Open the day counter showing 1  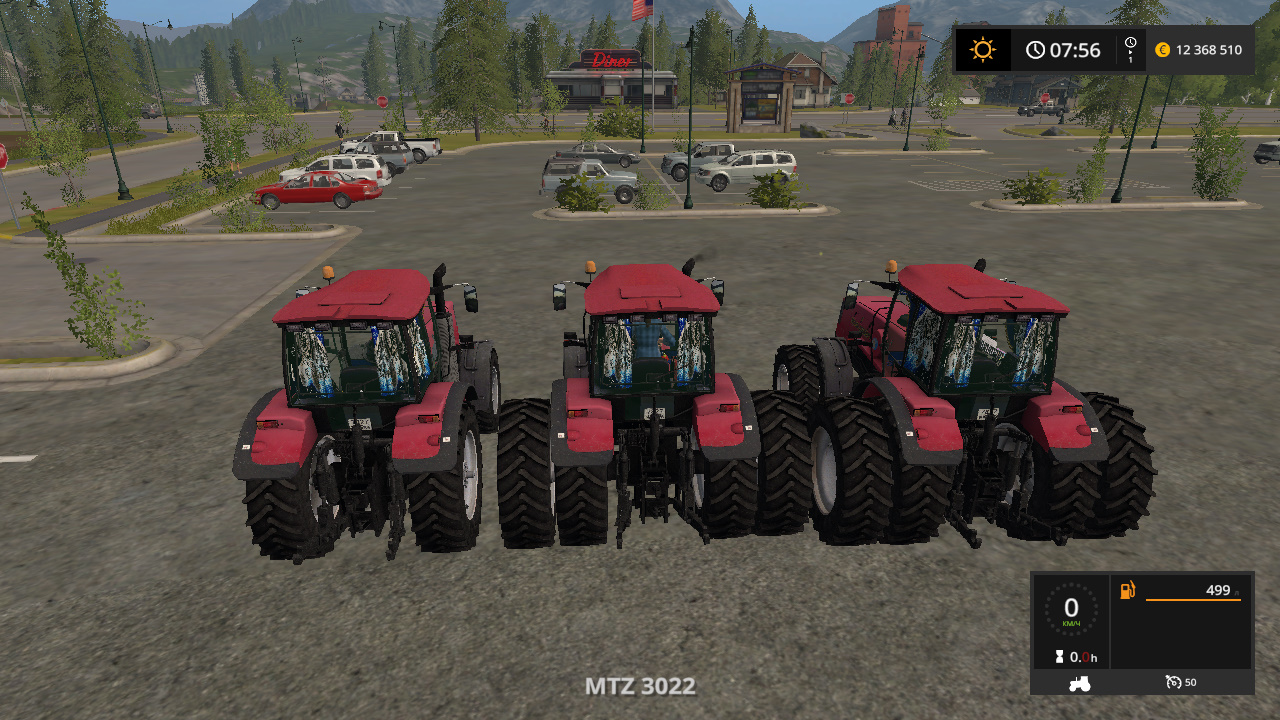point(1131,49)
